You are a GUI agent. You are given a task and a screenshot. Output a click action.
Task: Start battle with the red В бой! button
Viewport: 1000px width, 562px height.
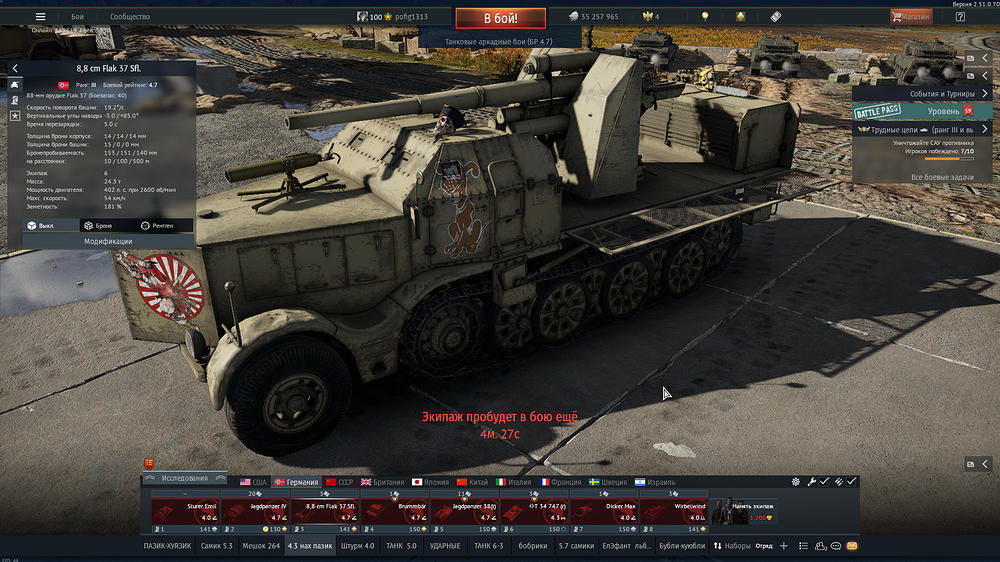point(500,18)
